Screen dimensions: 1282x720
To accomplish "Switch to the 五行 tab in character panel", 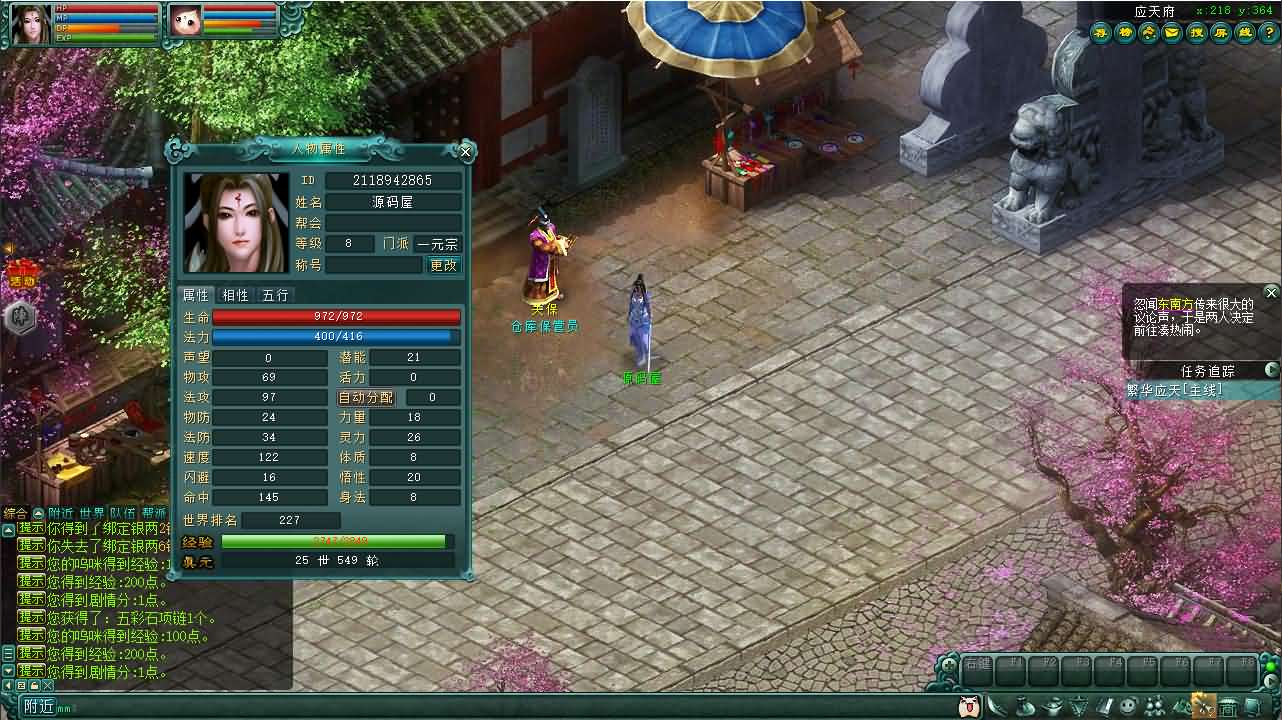I will [x=276, y=295].
